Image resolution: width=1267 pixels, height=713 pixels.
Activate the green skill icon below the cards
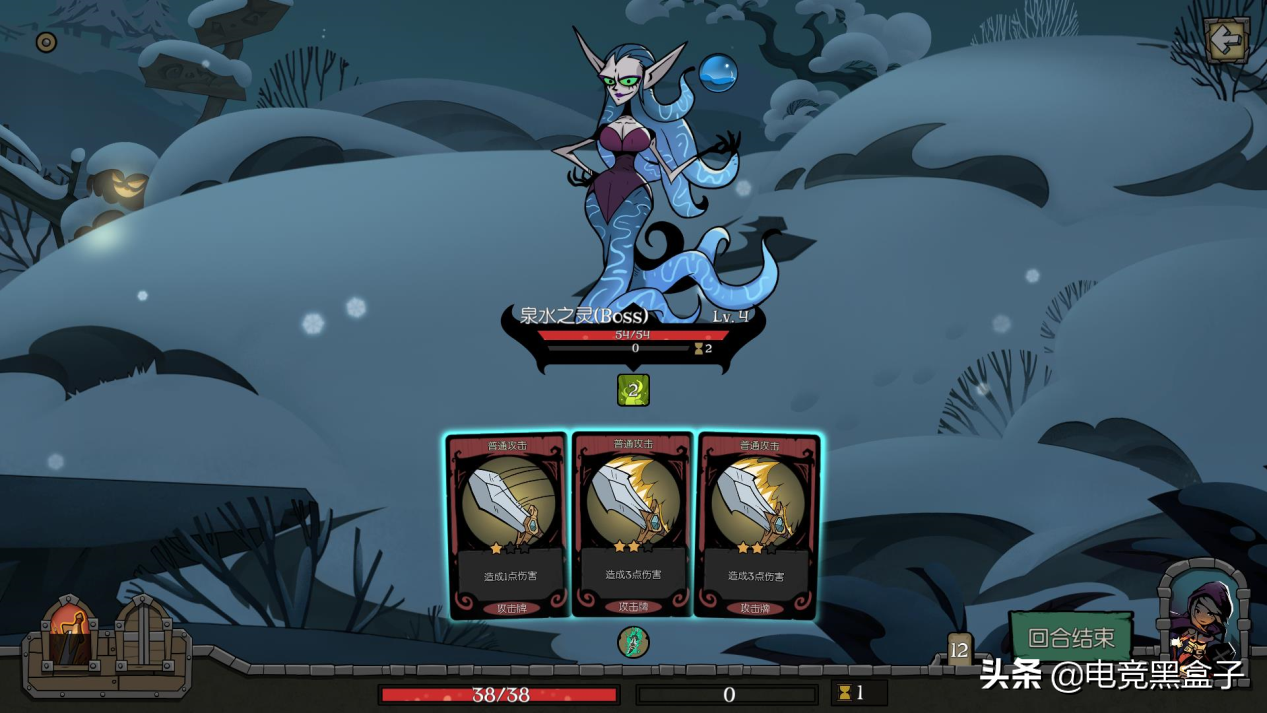pos(633,642)
